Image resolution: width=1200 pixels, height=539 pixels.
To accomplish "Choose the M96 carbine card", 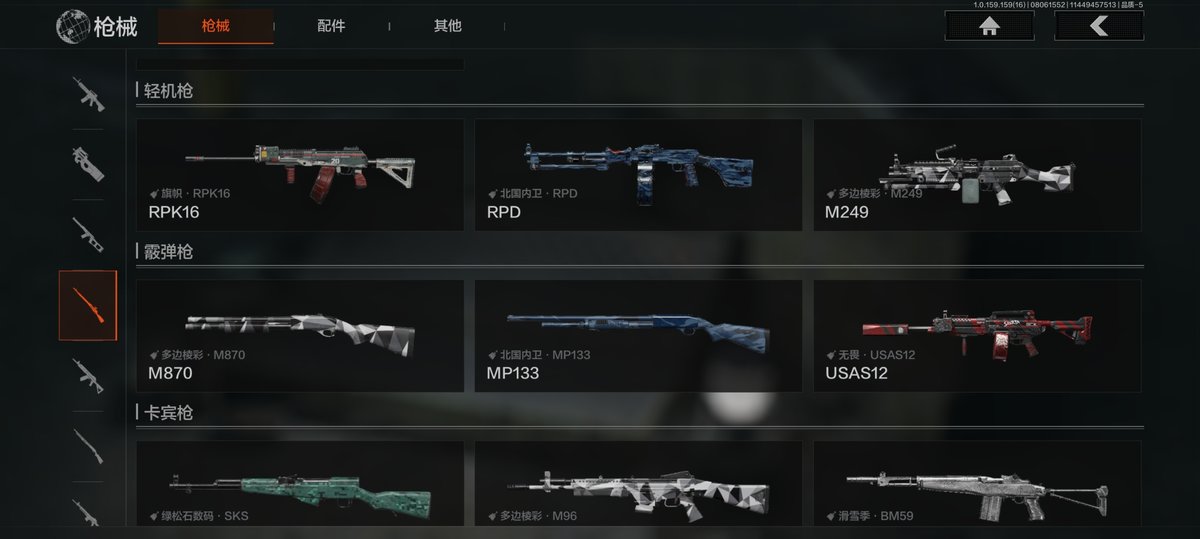I will [x=638, y=490].
